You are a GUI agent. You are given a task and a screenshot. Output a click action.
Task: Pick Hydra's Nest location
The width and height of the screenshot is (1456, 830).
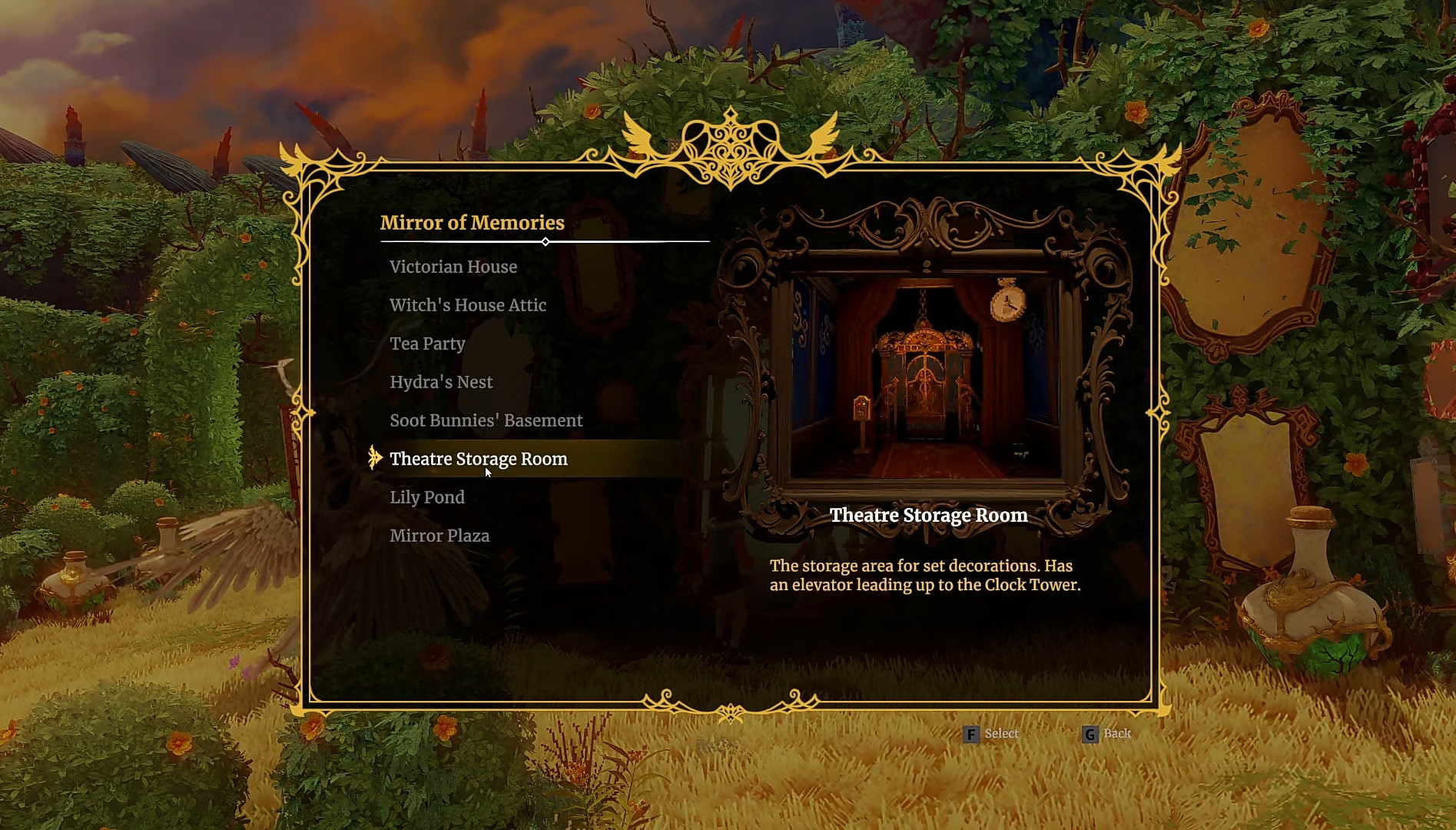tap(441, 382)
